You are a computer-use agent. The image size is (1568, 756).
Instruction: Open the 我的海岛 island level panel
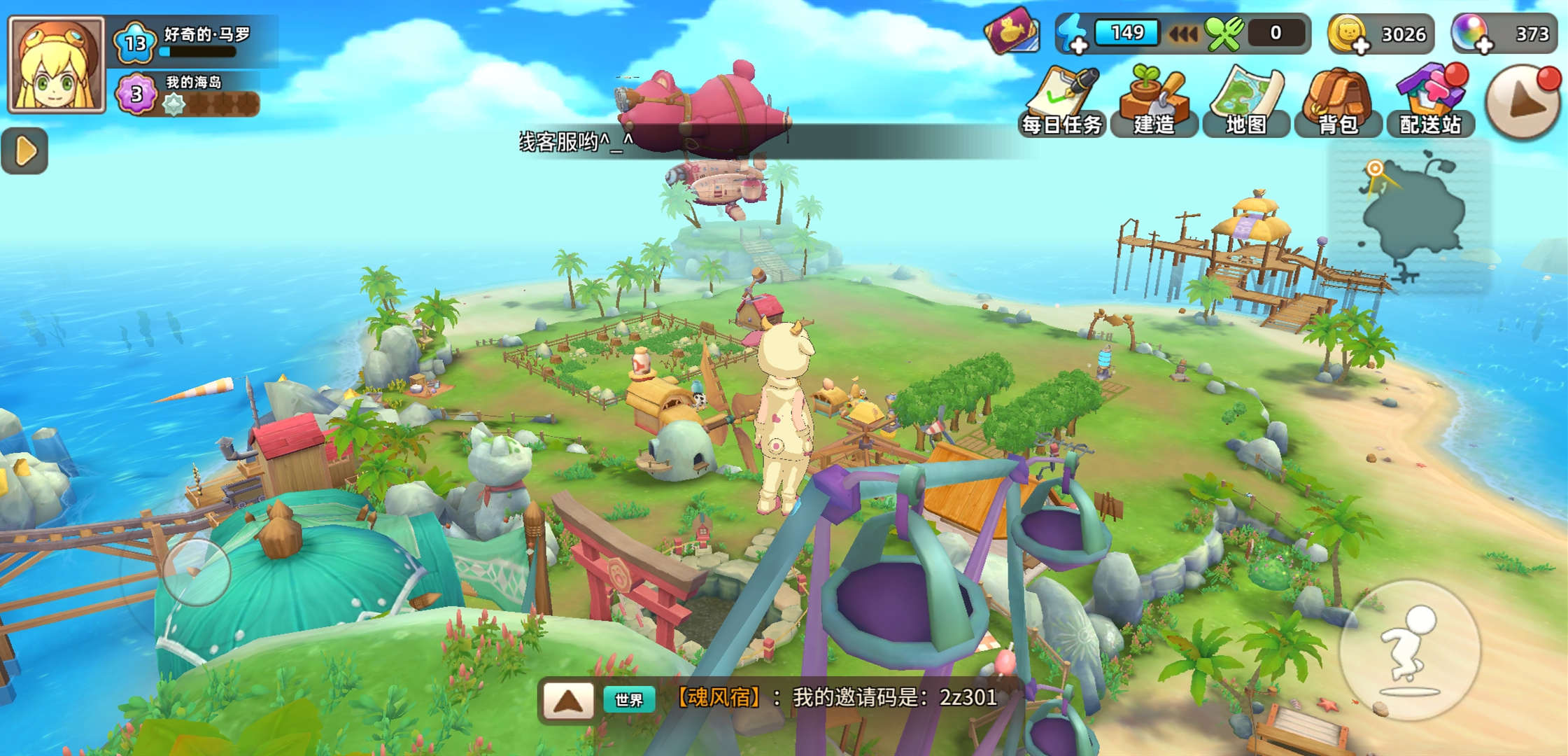click(189, 94)
